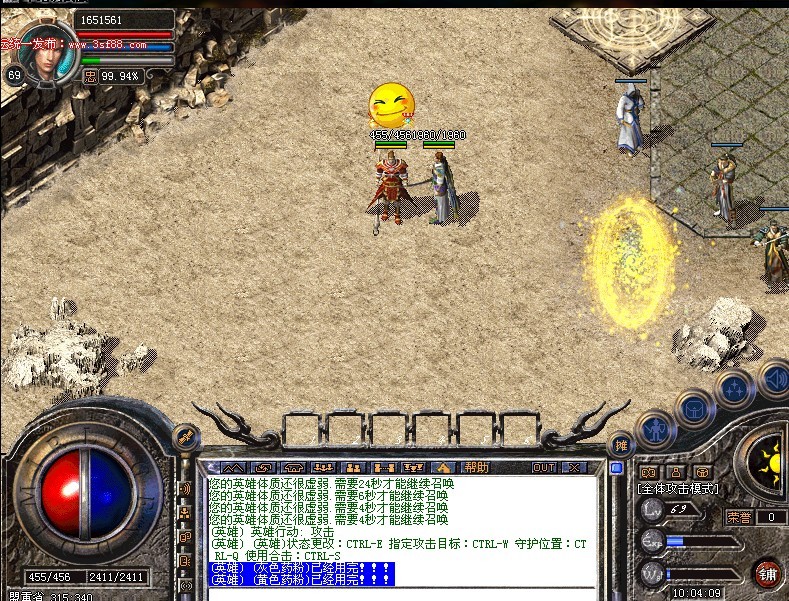The image size is (789, 601).
Task: Click the satellite icon left of the chat bar
Action: tap(185, 438)
